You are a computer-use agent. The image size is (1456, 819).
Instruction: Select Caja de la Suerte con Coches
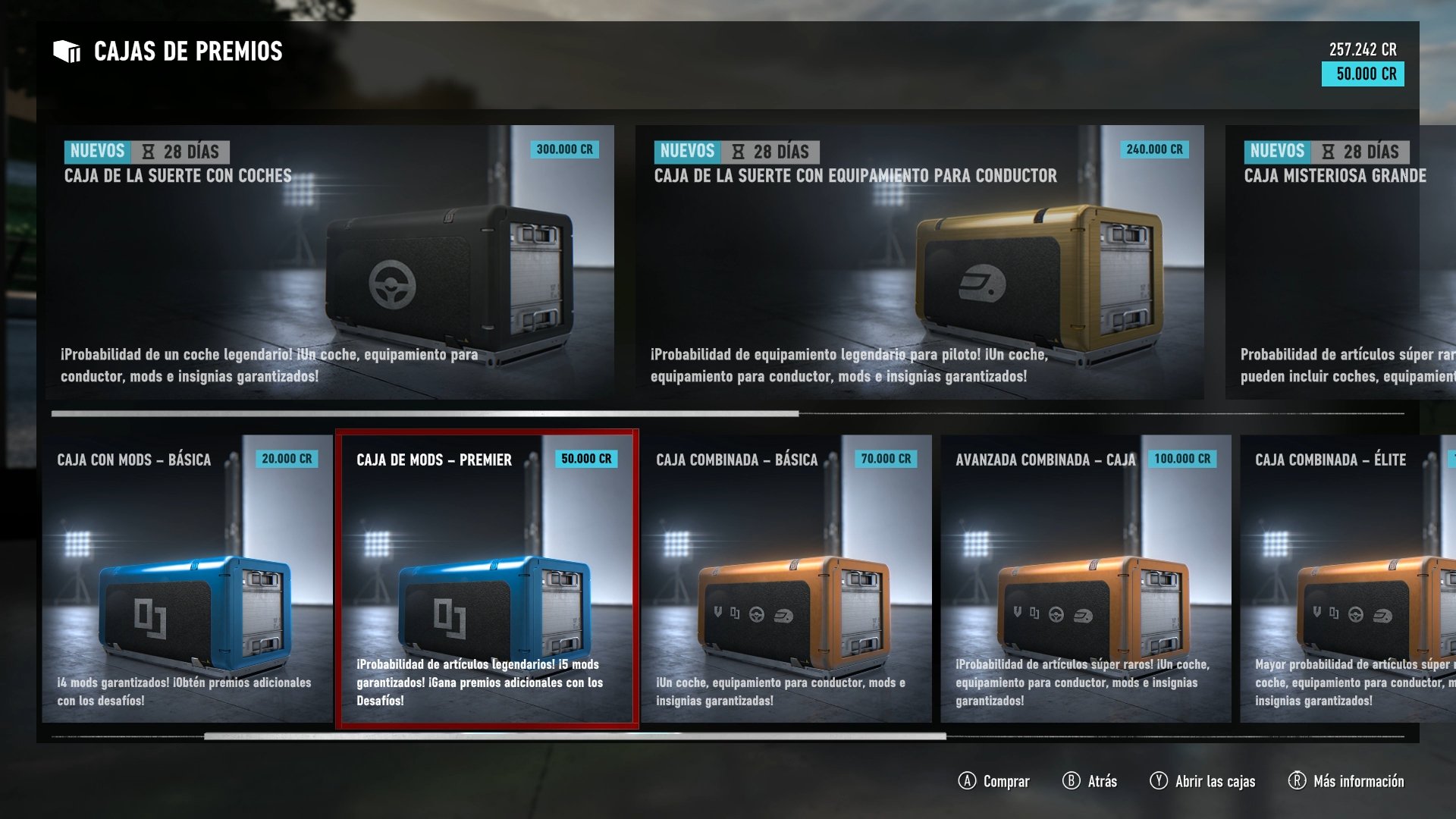pos(330,262)
